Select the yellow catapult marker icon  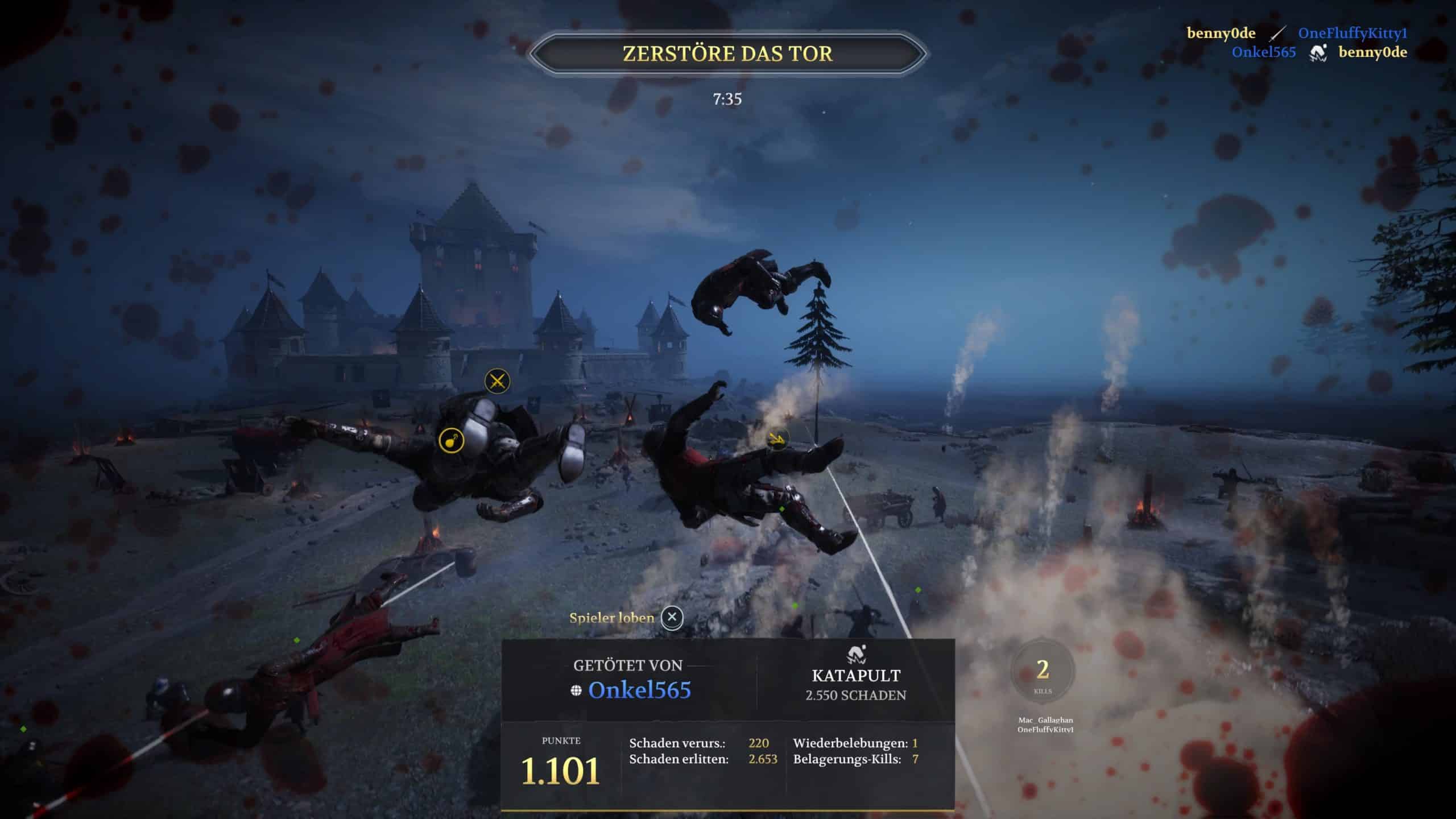pyautogui.click(x=776, y=437)
